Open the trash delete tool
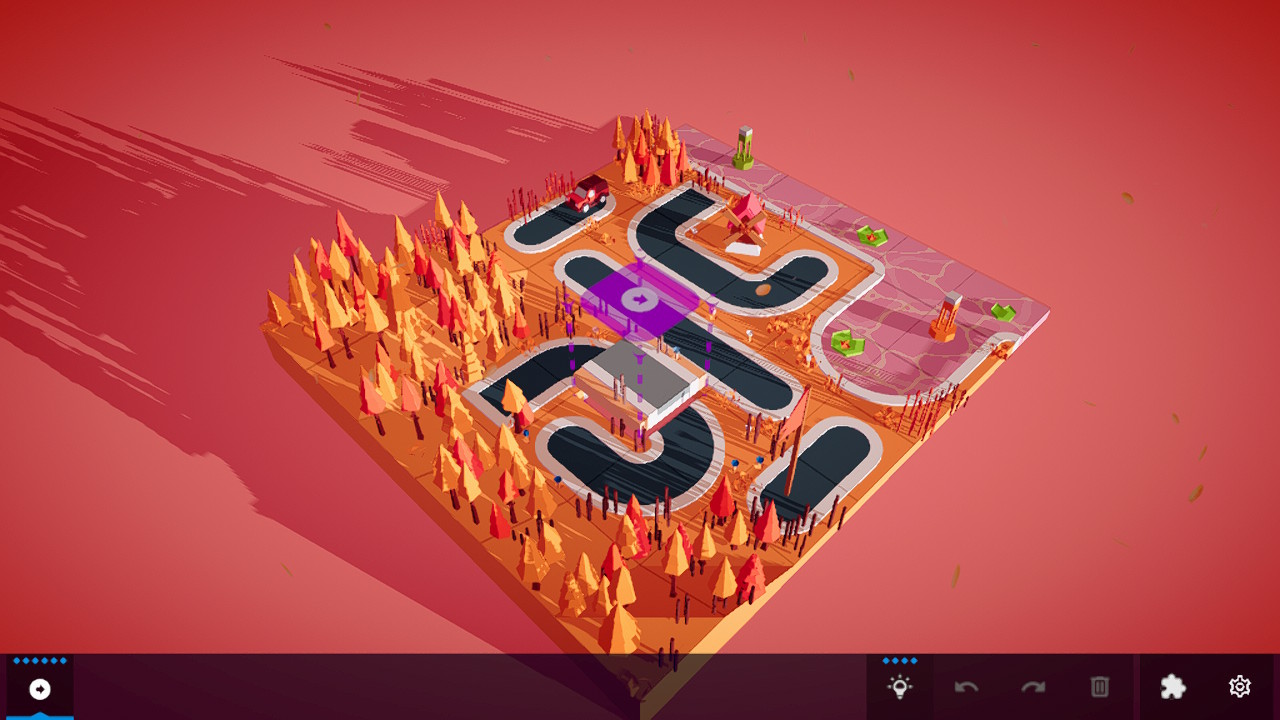1280x720 pixels. pos(1098,687)
